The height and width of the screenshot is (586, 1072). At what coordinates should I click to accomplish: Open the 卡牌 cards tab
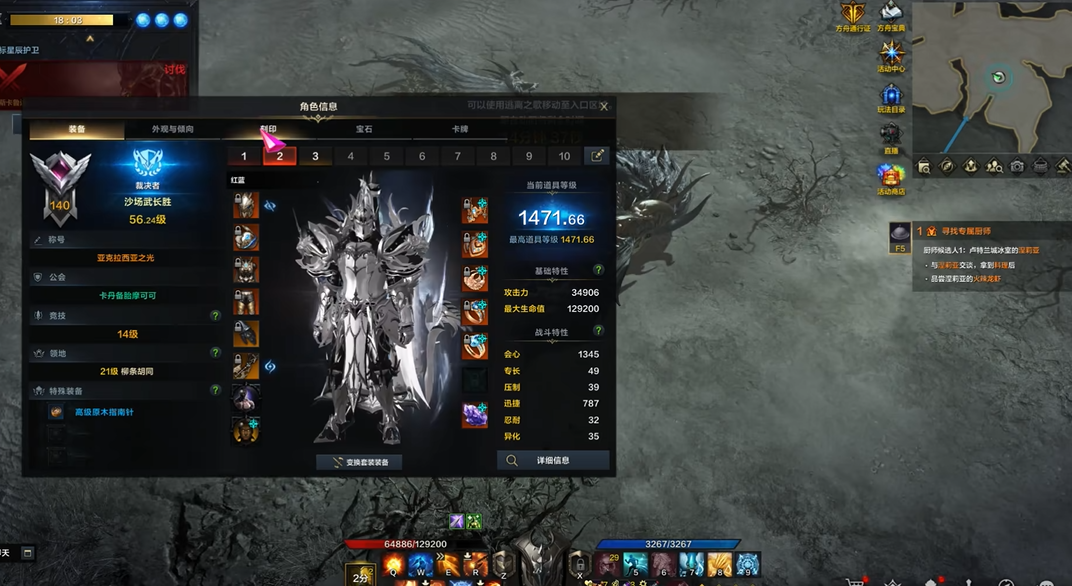coord(460,130)
